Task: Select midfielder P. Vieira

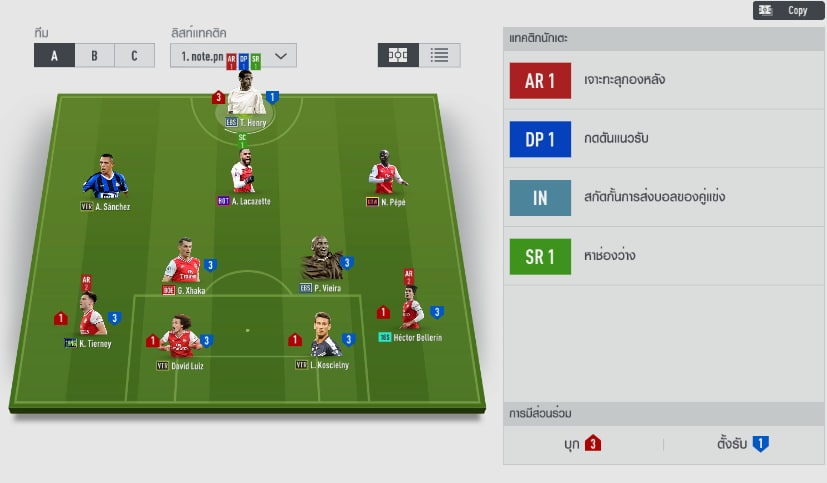Action: click(322, 262)
